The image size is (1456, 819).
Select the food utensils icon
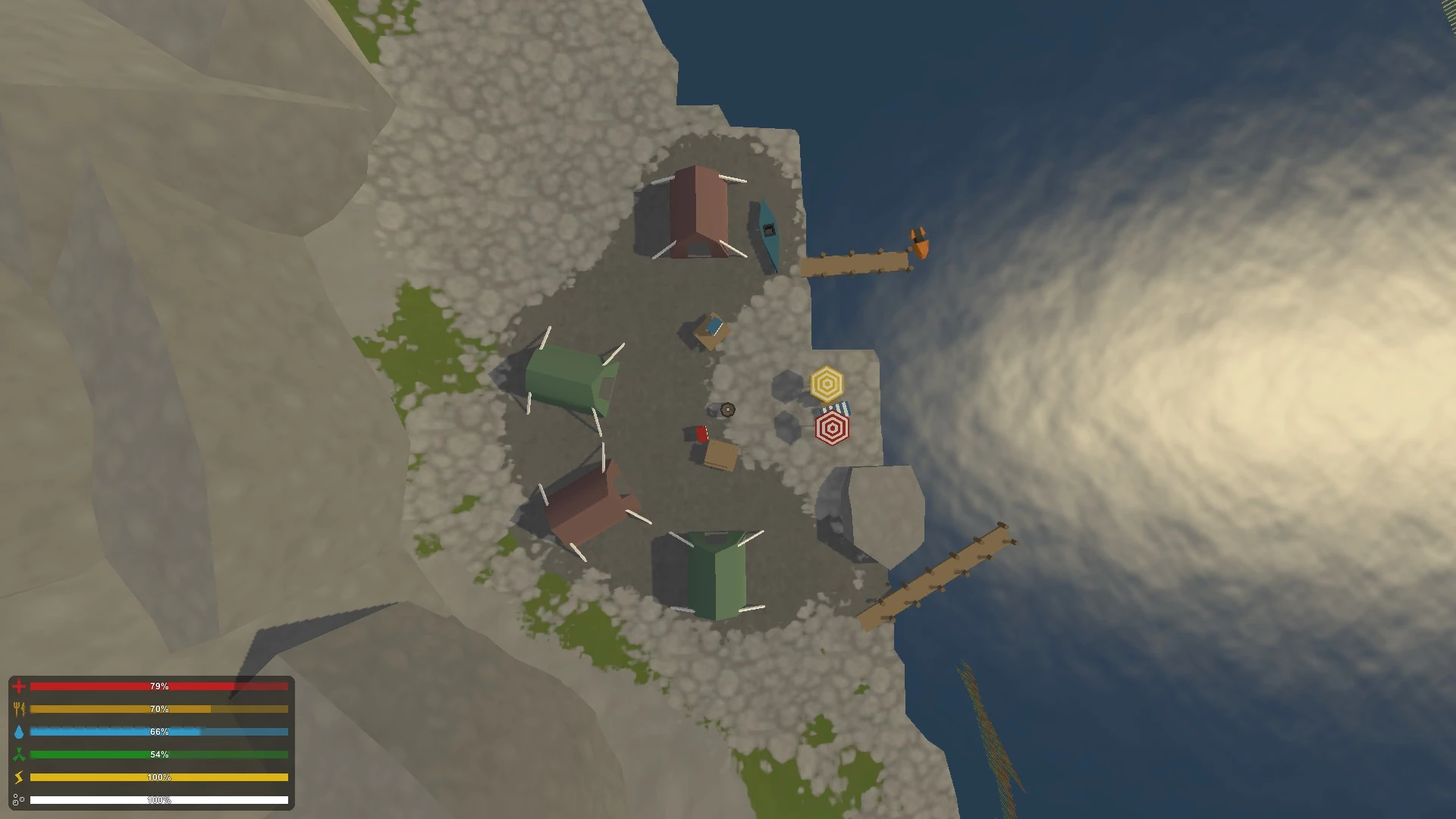tap(20, 708)
